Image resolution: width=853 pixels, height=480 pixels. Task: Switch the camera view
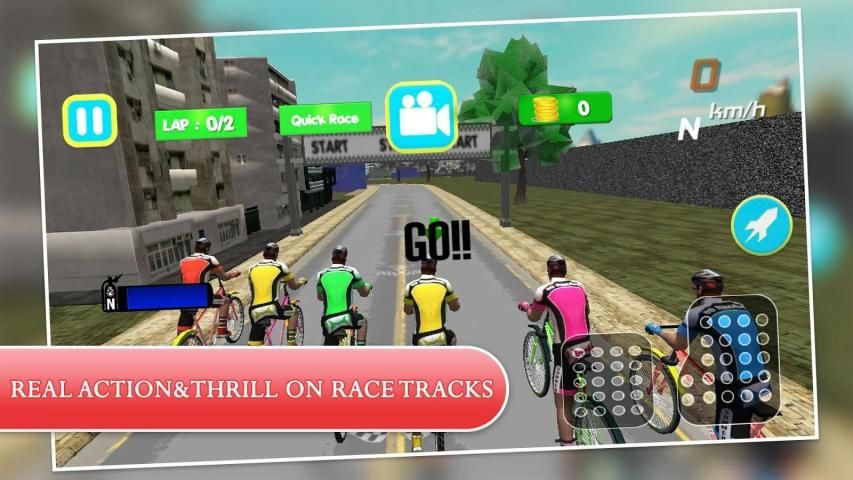click(x=420, y=117)
